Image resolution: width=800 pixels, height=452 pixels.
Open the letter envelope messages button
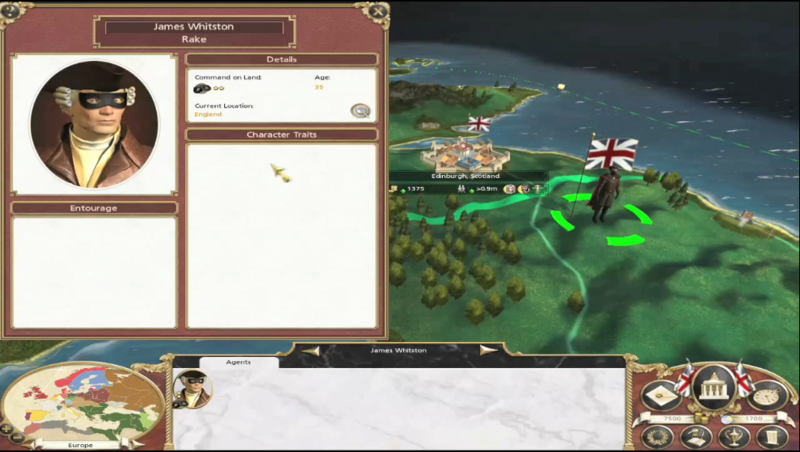pos(661,396)
